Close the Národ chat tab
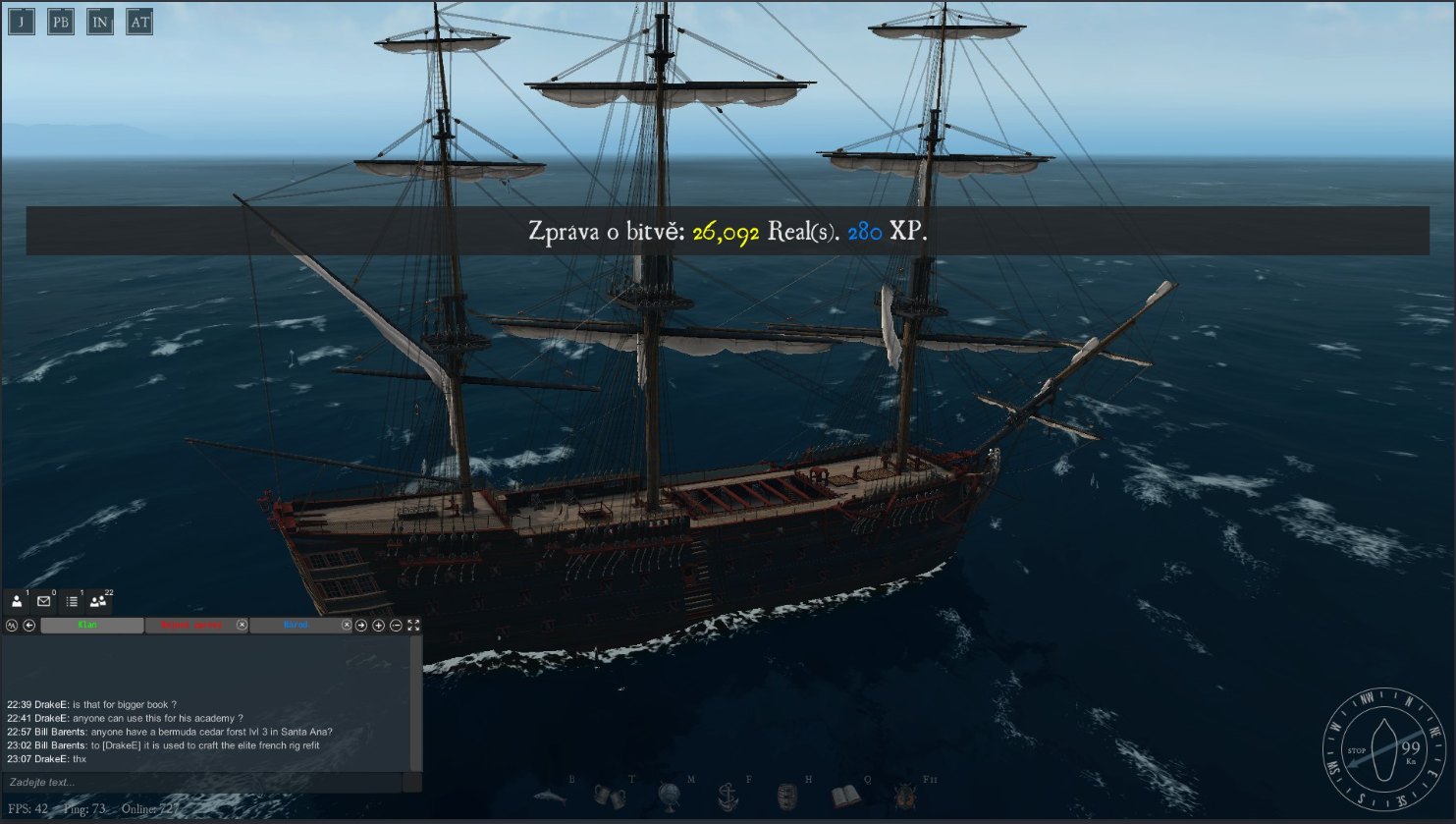 click(x=346, y=625)
